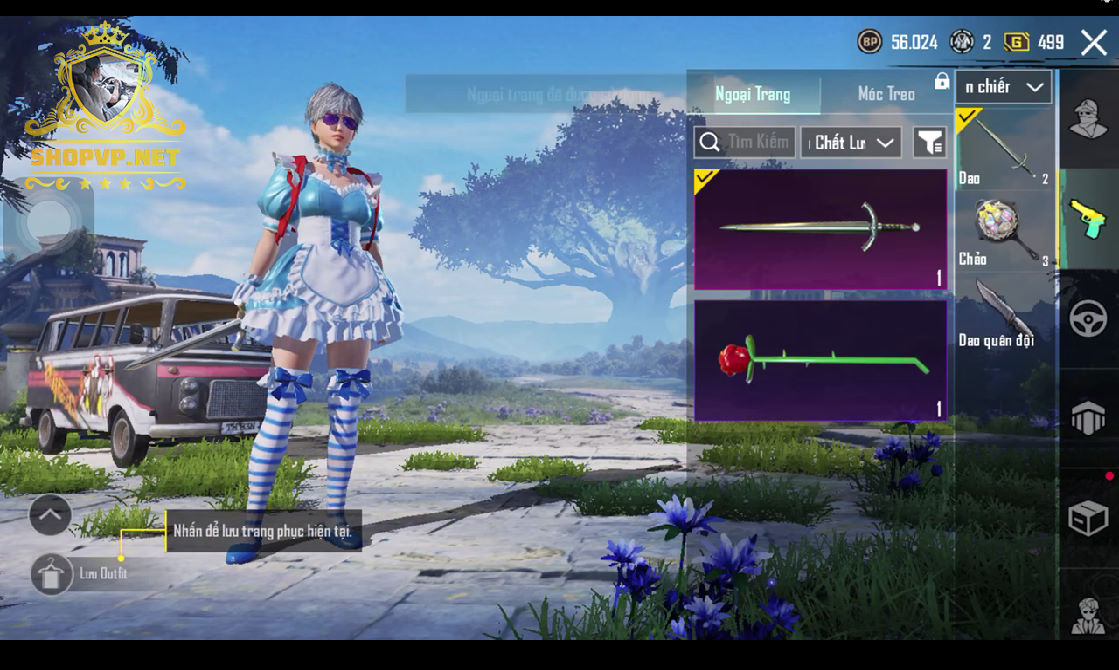This screenshot has height=670, width=1119.
Task: Choose the red rose weapon skin
Action: (x=820, y=360)
